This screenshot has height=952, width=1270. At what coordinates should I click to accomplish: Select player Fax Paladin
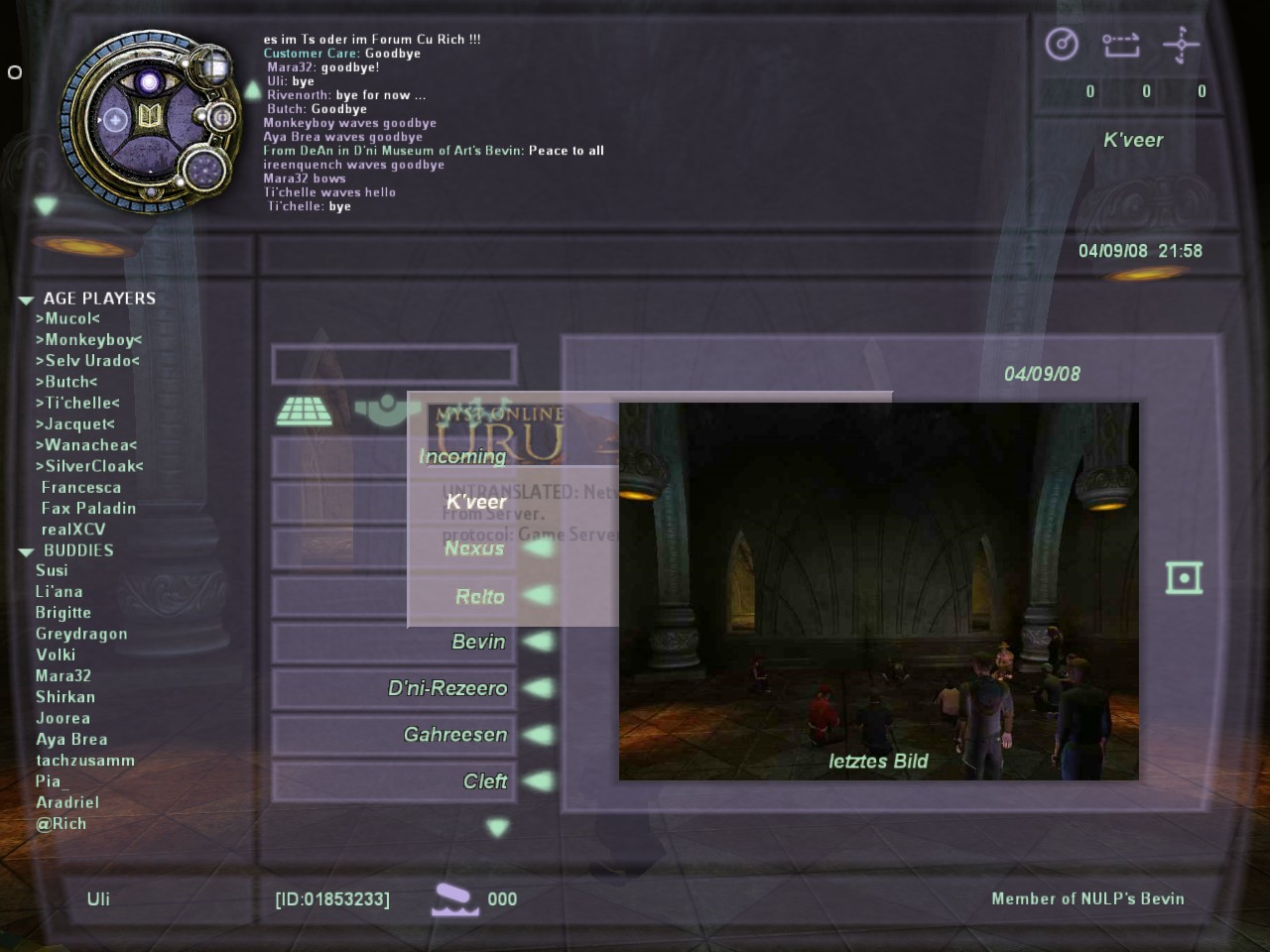(88, 509)
